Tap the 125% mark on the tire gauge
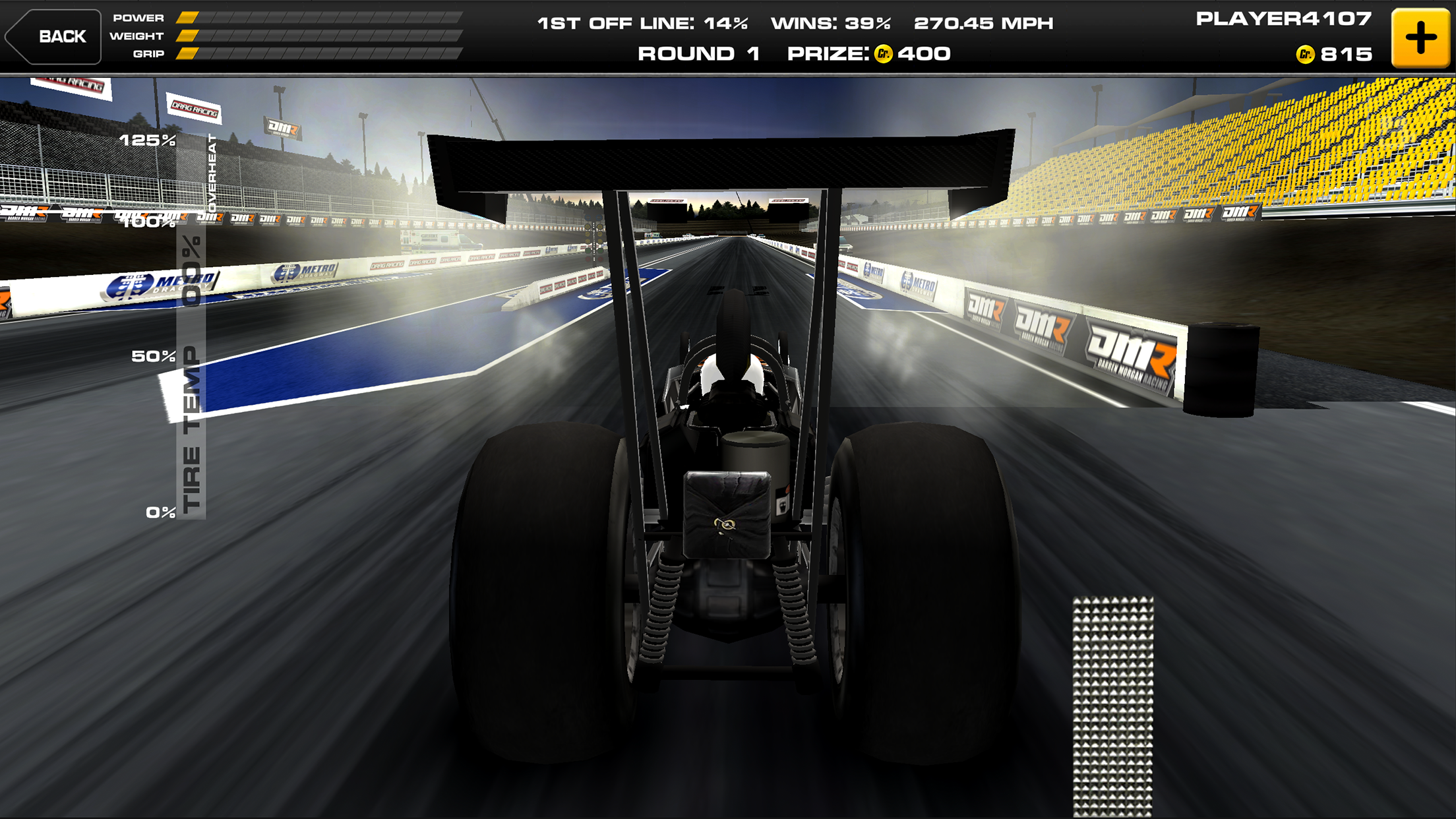This screenshot has height=819, width=1456. point(146,140)
